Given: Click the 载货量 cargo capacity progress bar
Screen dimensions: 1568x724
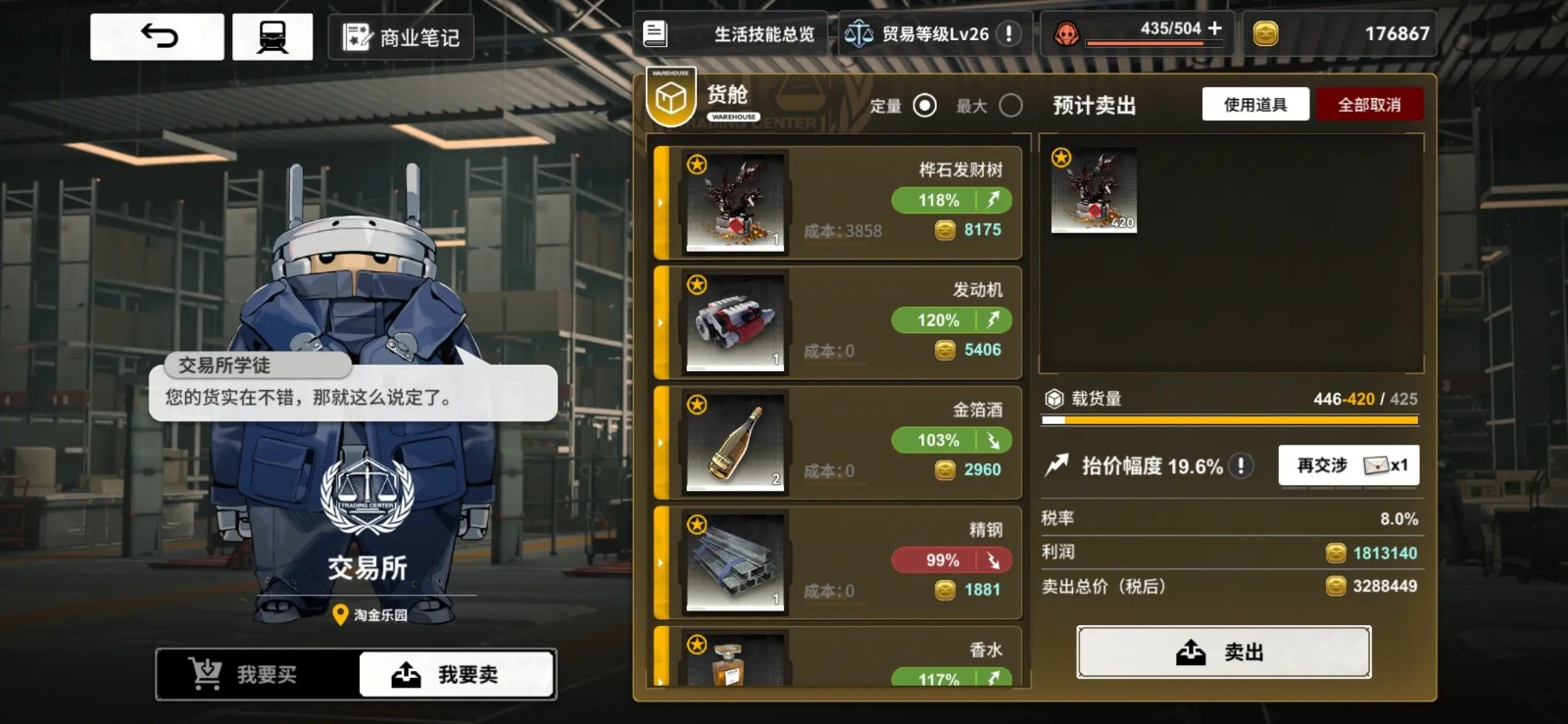Looking at the screenshot, I should [1228, 419].
